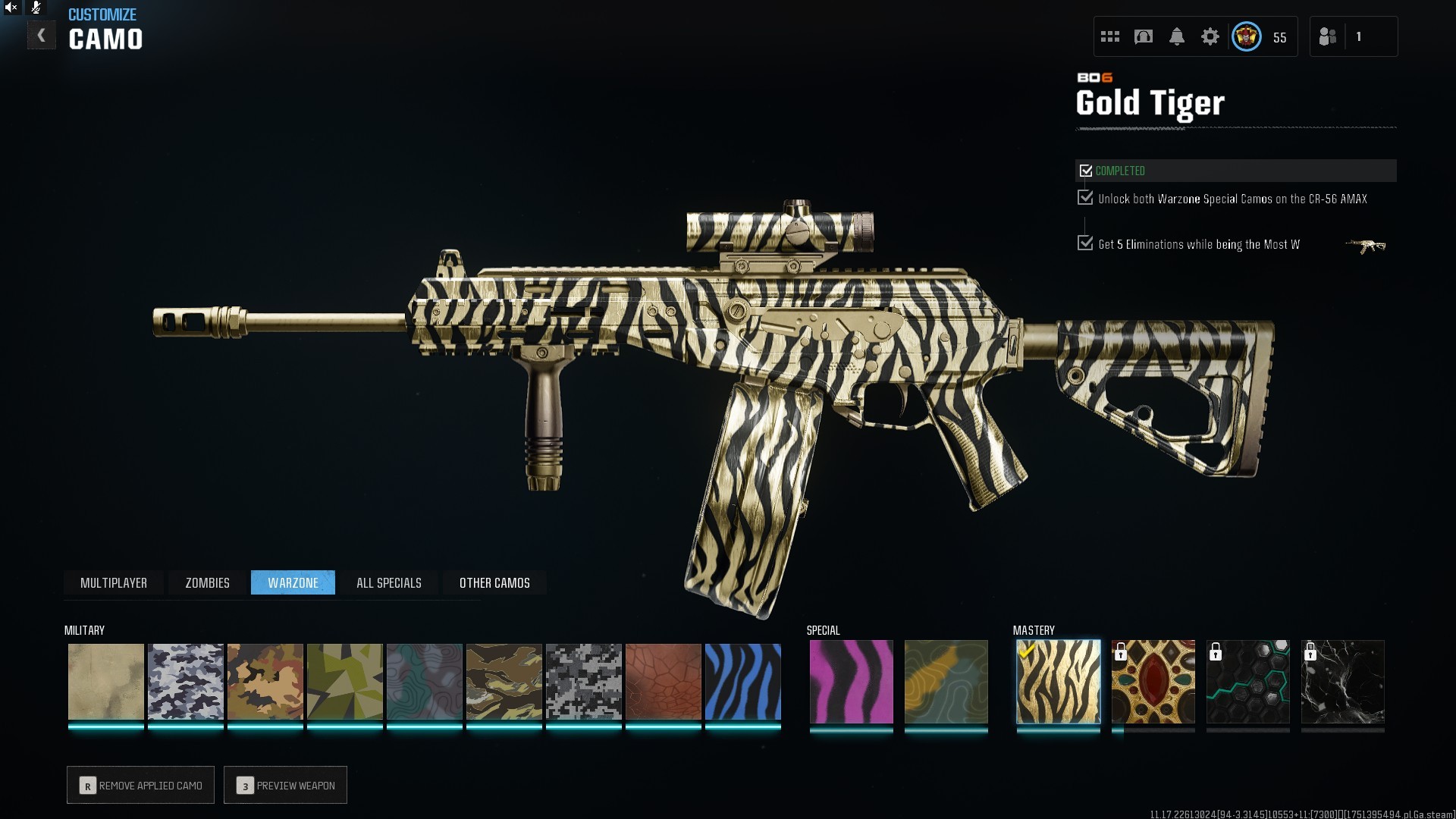The width and height of the screenshot is (1456, 819).
Task: Select the locked jeweled red gem camo
Action: 1153,682
